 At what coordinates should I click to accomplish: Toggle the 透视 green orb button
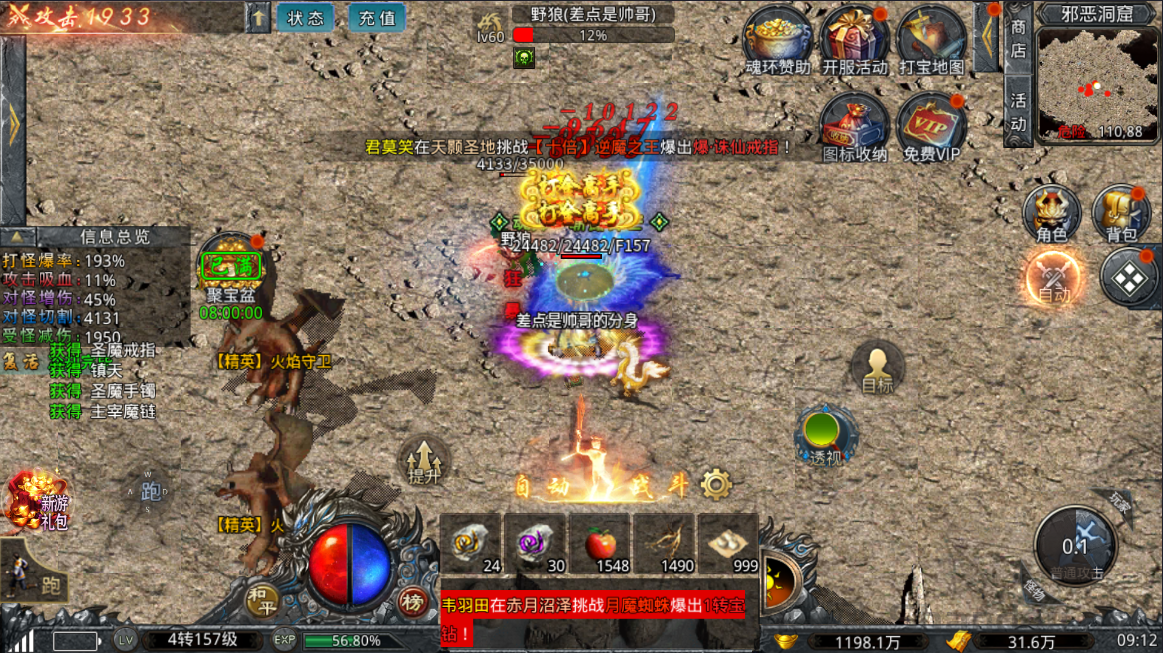tap(826, 435)
